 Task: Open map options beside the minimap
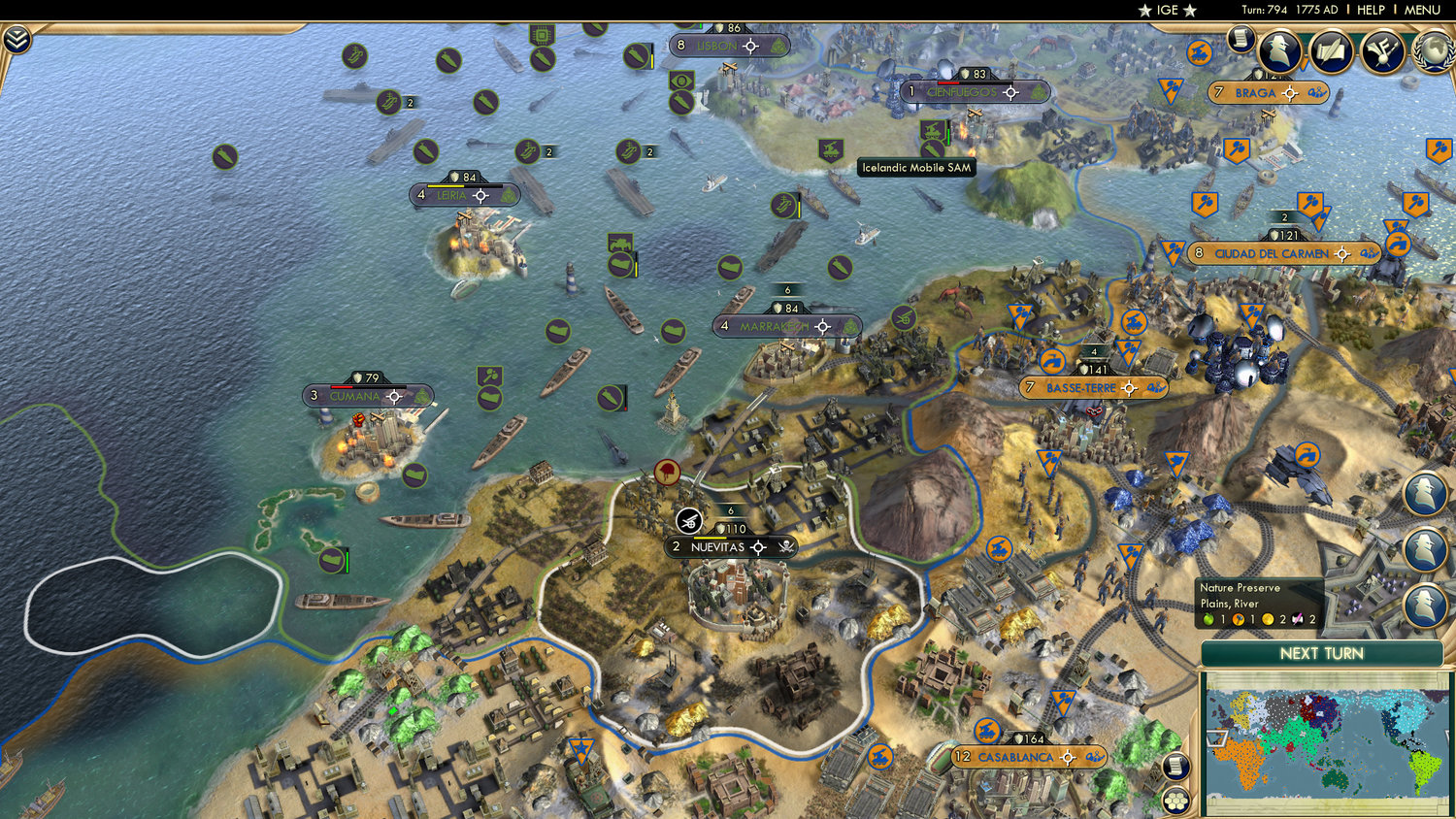(1175, 765)
